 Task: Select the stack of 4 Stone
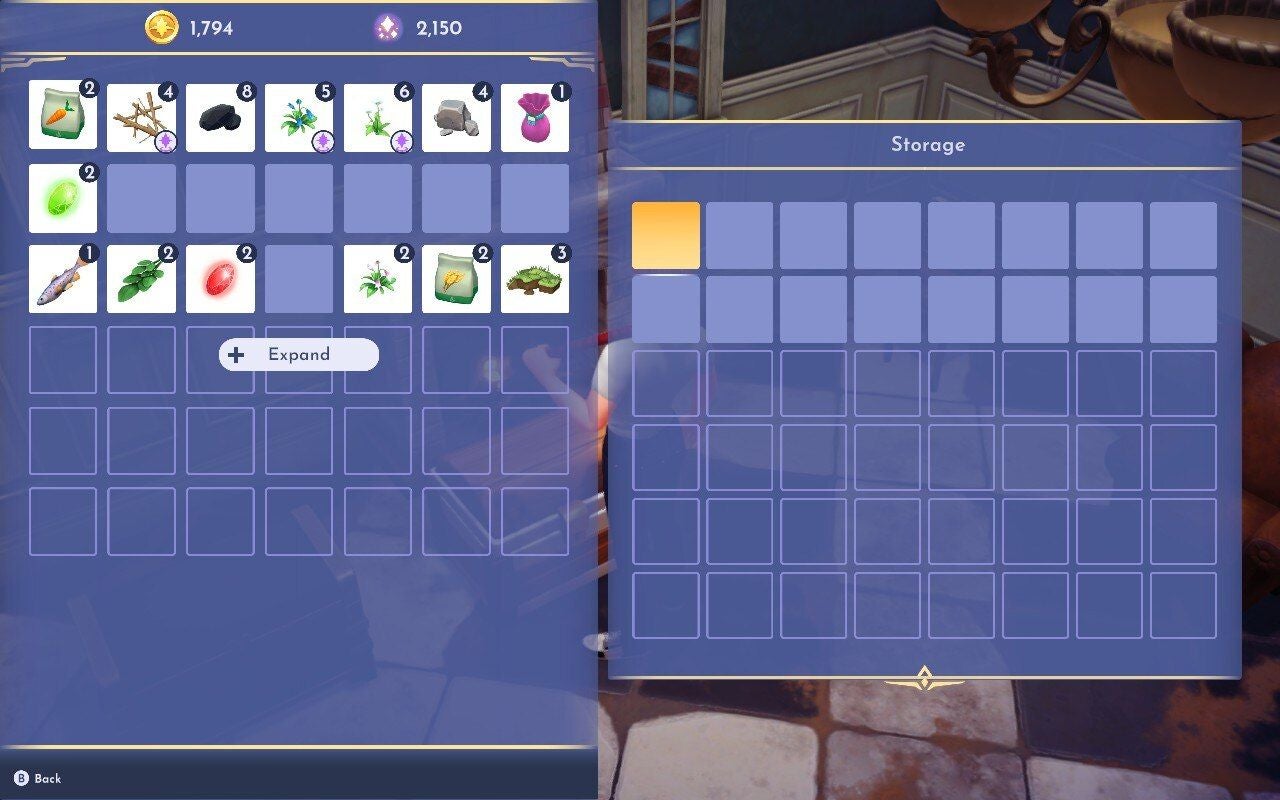[x=456, y=117]
